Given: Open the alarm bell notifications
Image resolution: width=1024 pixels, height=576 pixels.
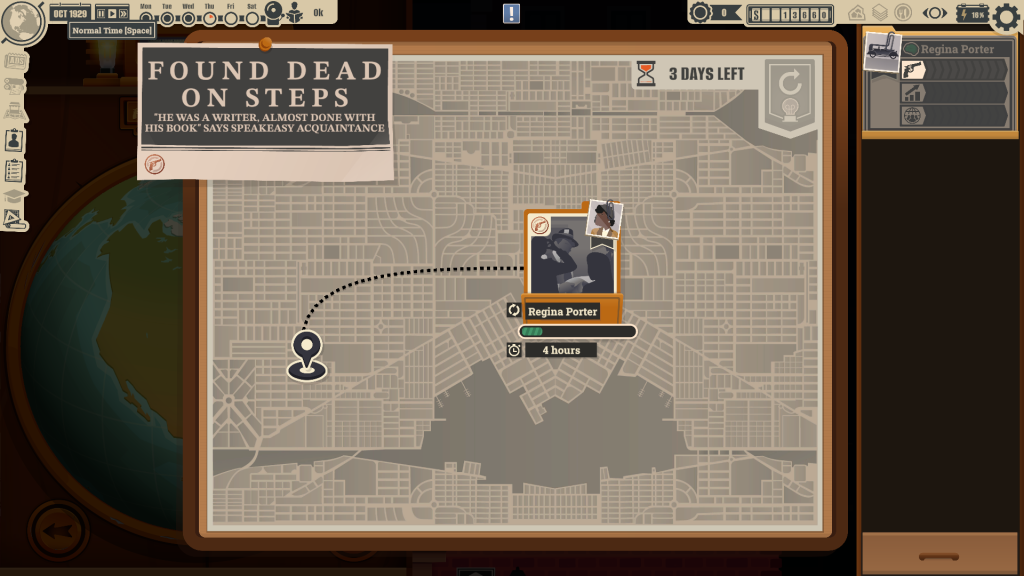Looking at the screenshot, I should [x=273, y=12].
